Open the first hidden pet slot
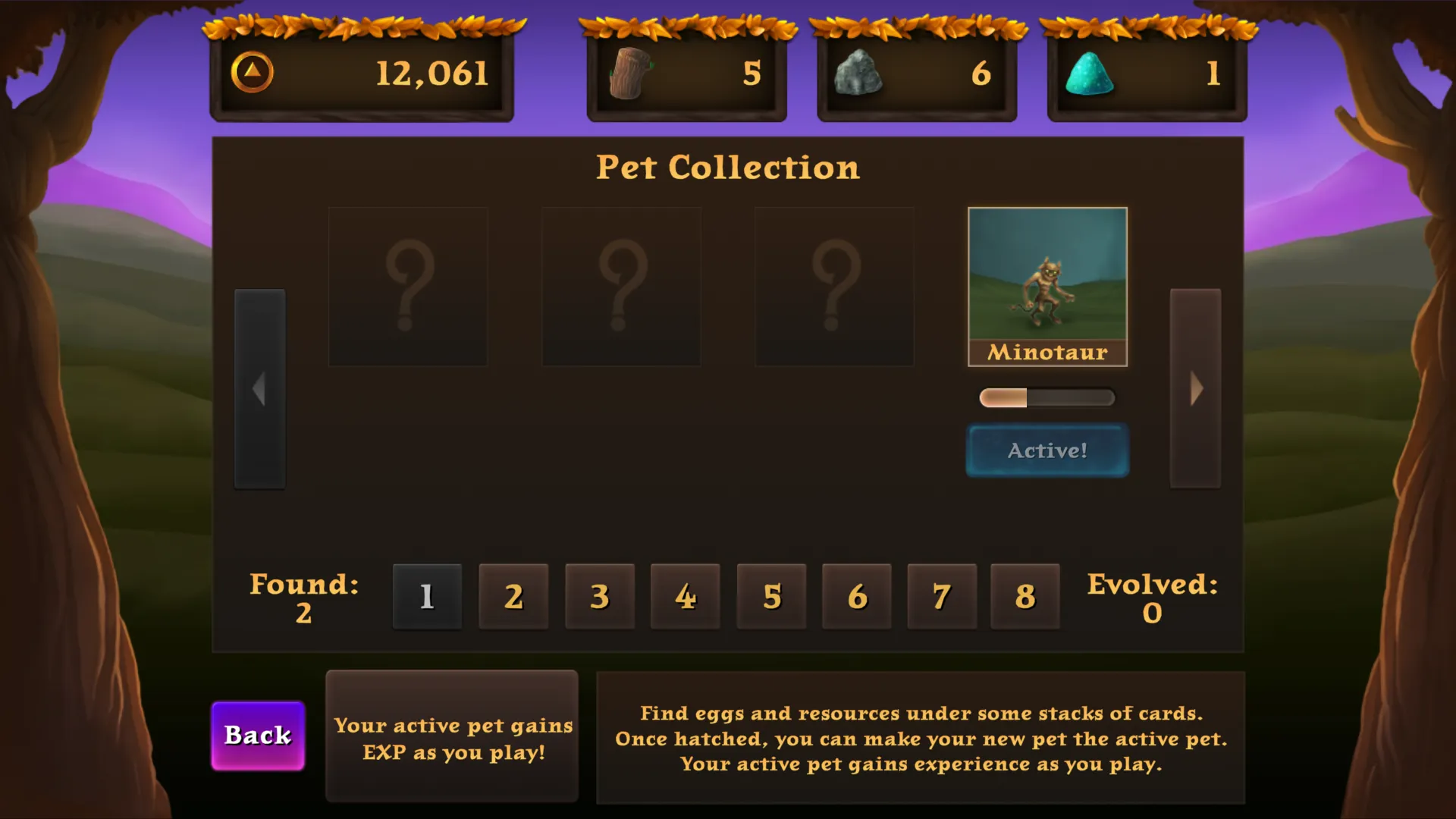This screenshot has width=1456, height=819. (408, 284)
